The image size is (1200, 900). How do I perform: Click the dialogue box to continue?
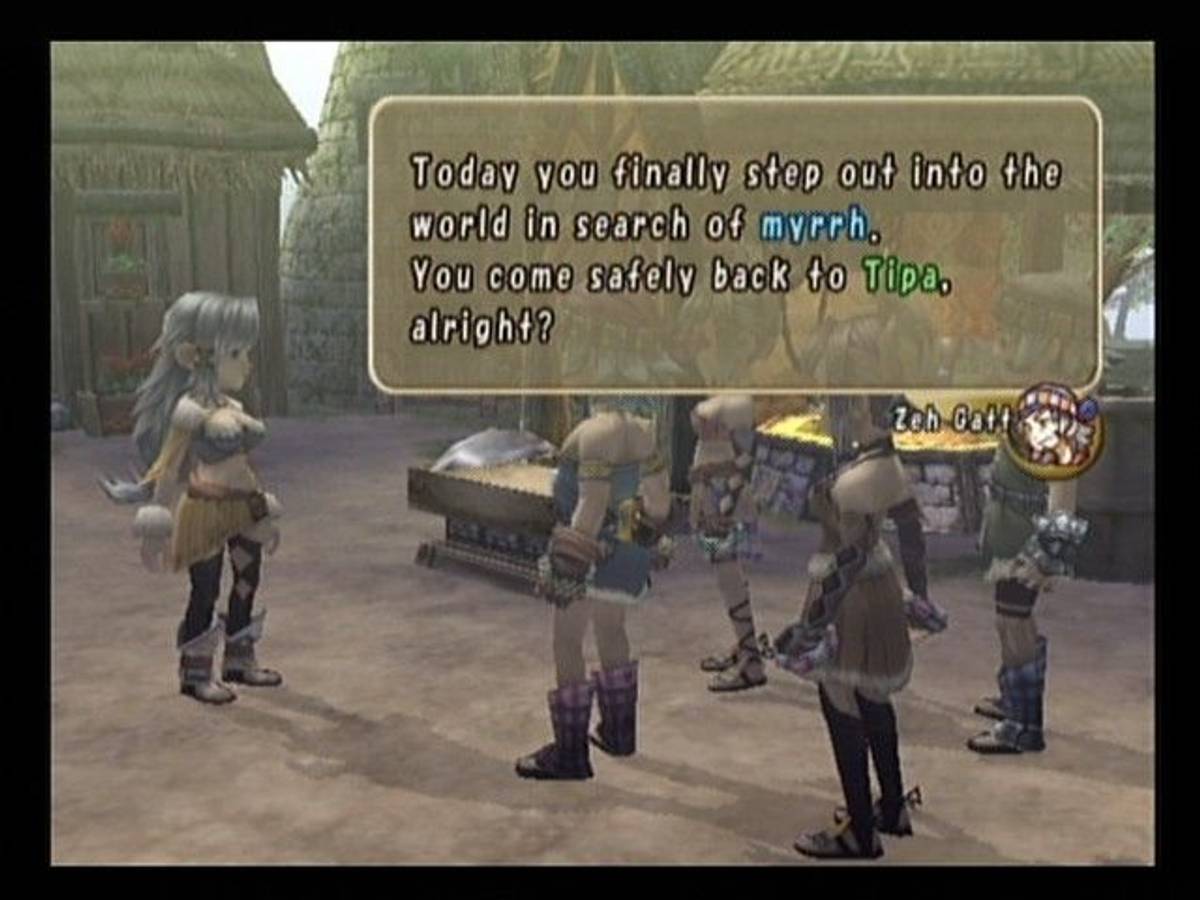click(735, 245)
